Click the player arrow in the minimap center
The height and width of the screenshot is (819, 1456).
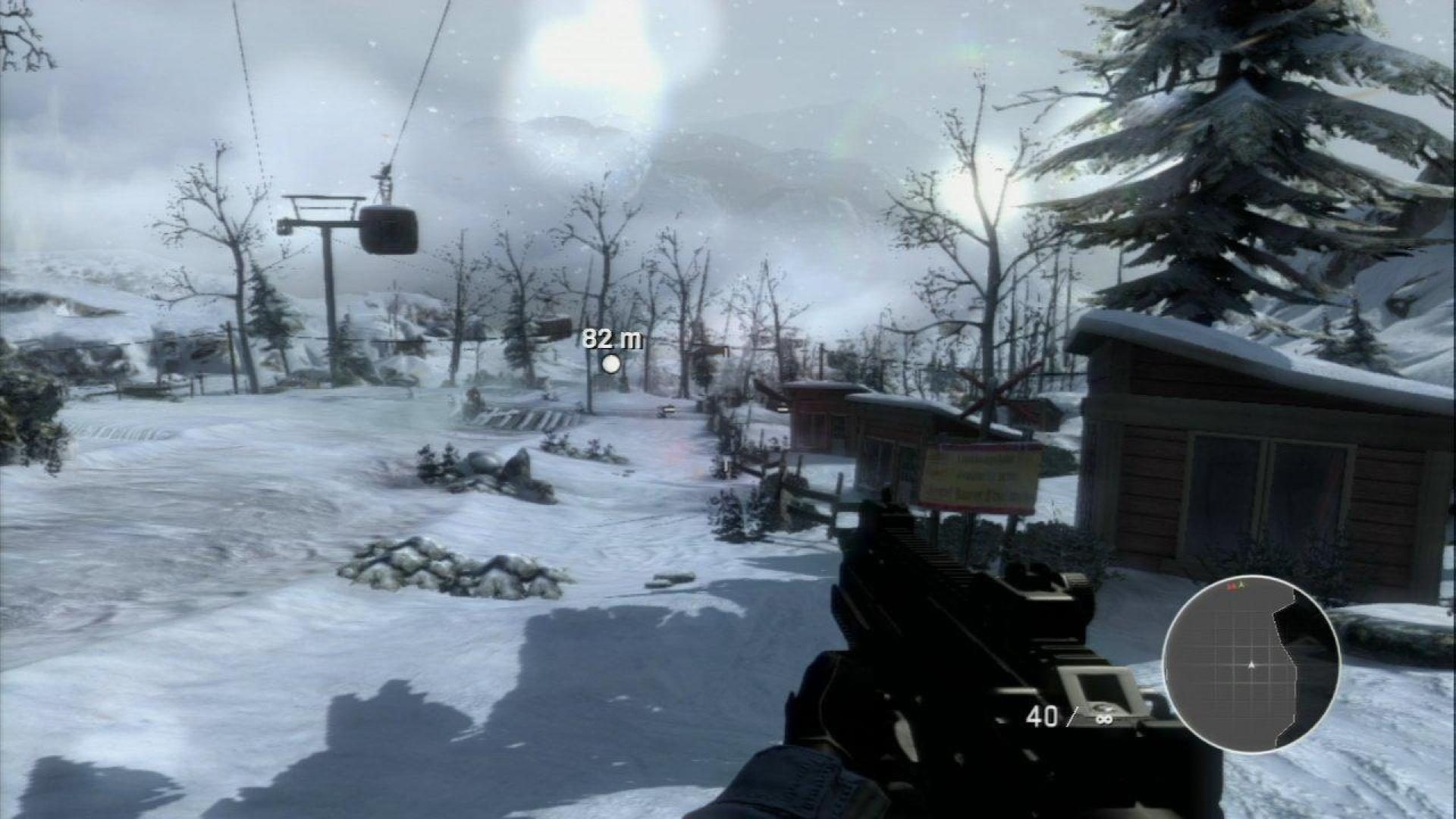(x=1251, y=665)
